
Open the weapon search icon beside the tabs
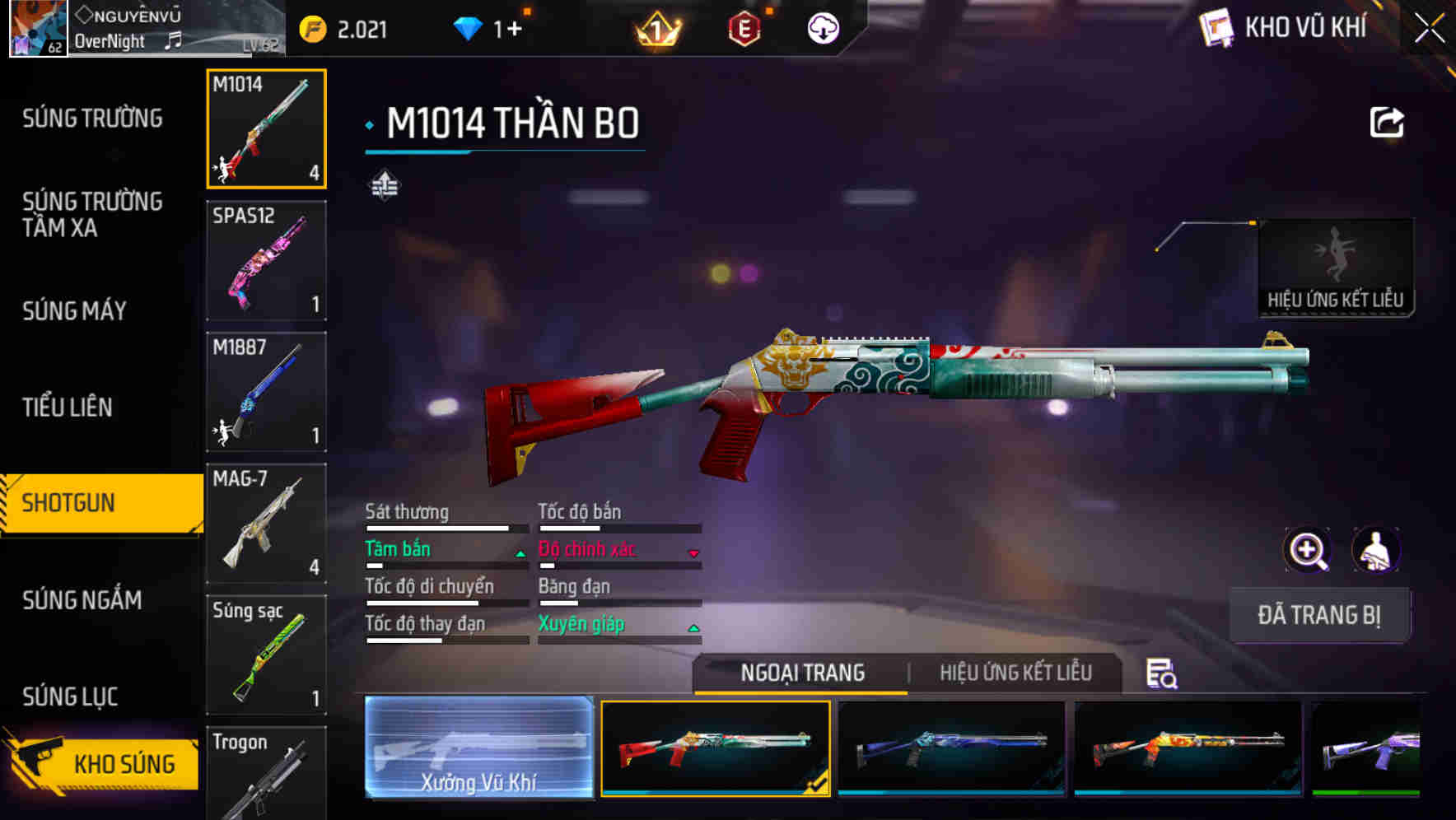[1160, 673]
